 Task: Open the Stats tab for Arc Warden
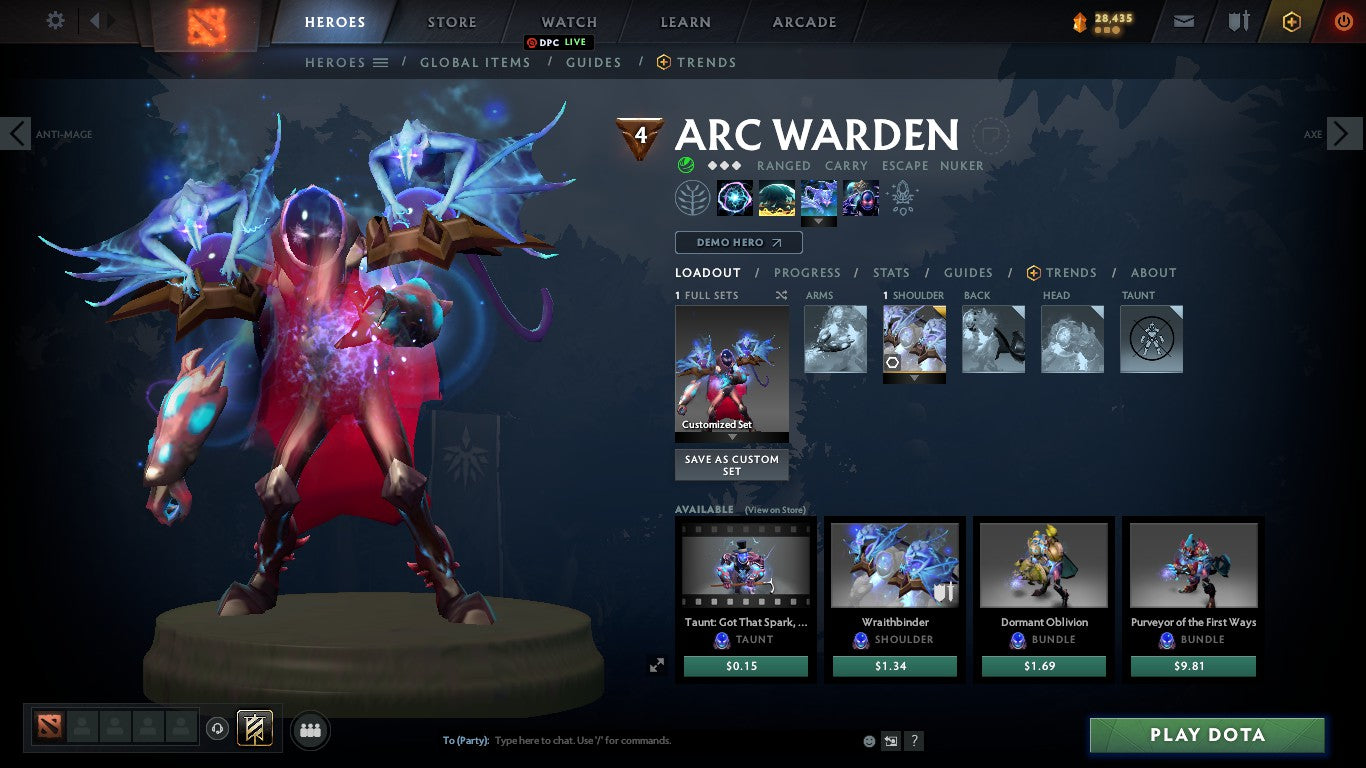point(890,272)
